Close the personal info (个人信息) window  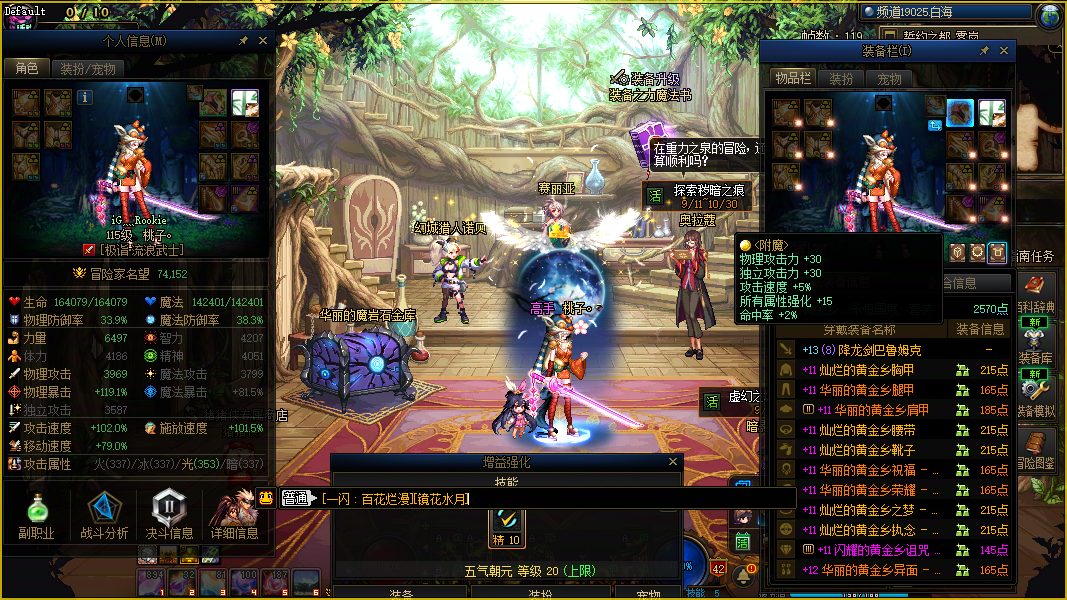pyautogui.click(x=263, y=41)
